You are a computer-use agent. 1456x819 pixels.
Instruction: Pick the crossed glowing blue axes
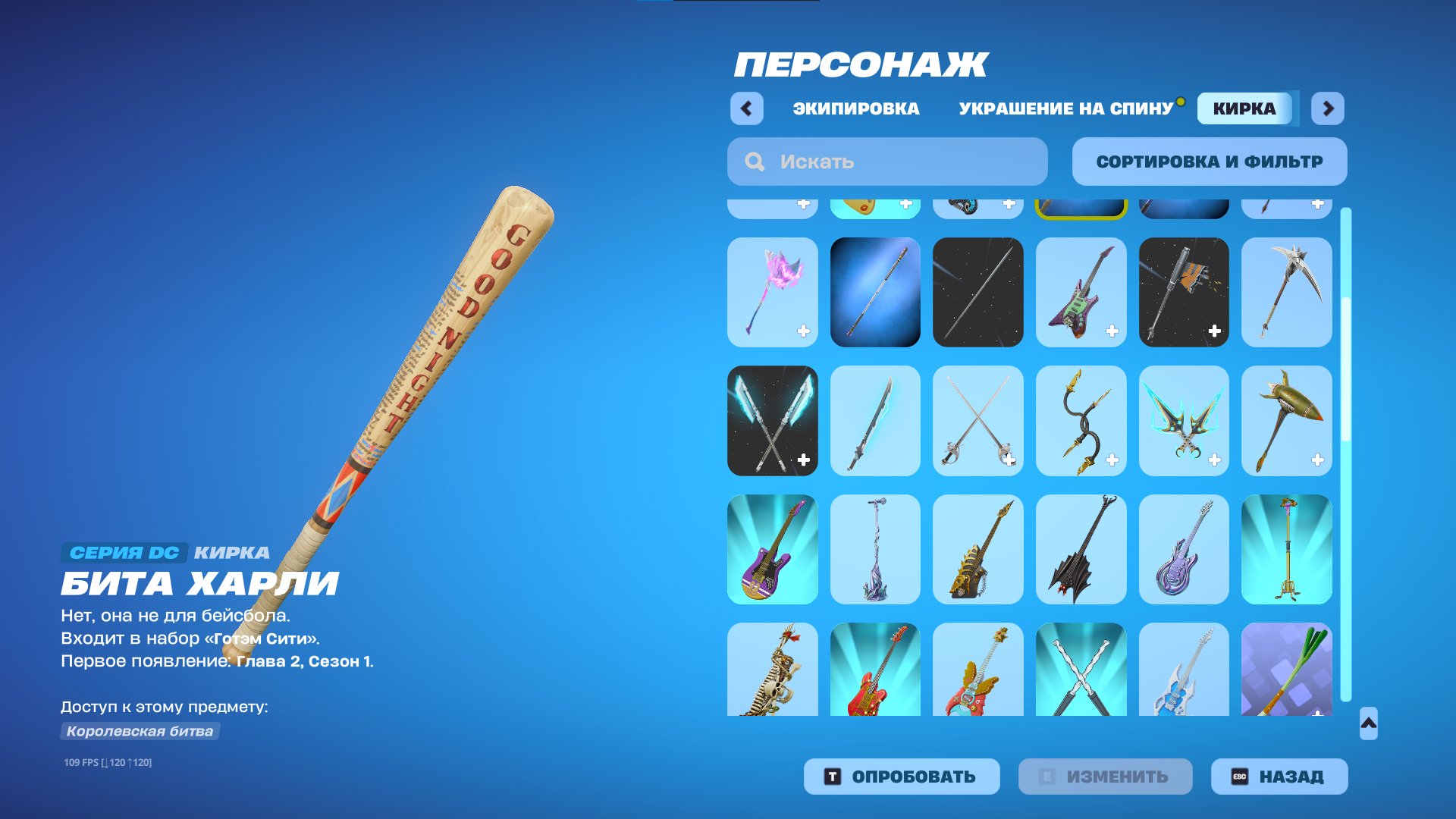coord(772,421)
